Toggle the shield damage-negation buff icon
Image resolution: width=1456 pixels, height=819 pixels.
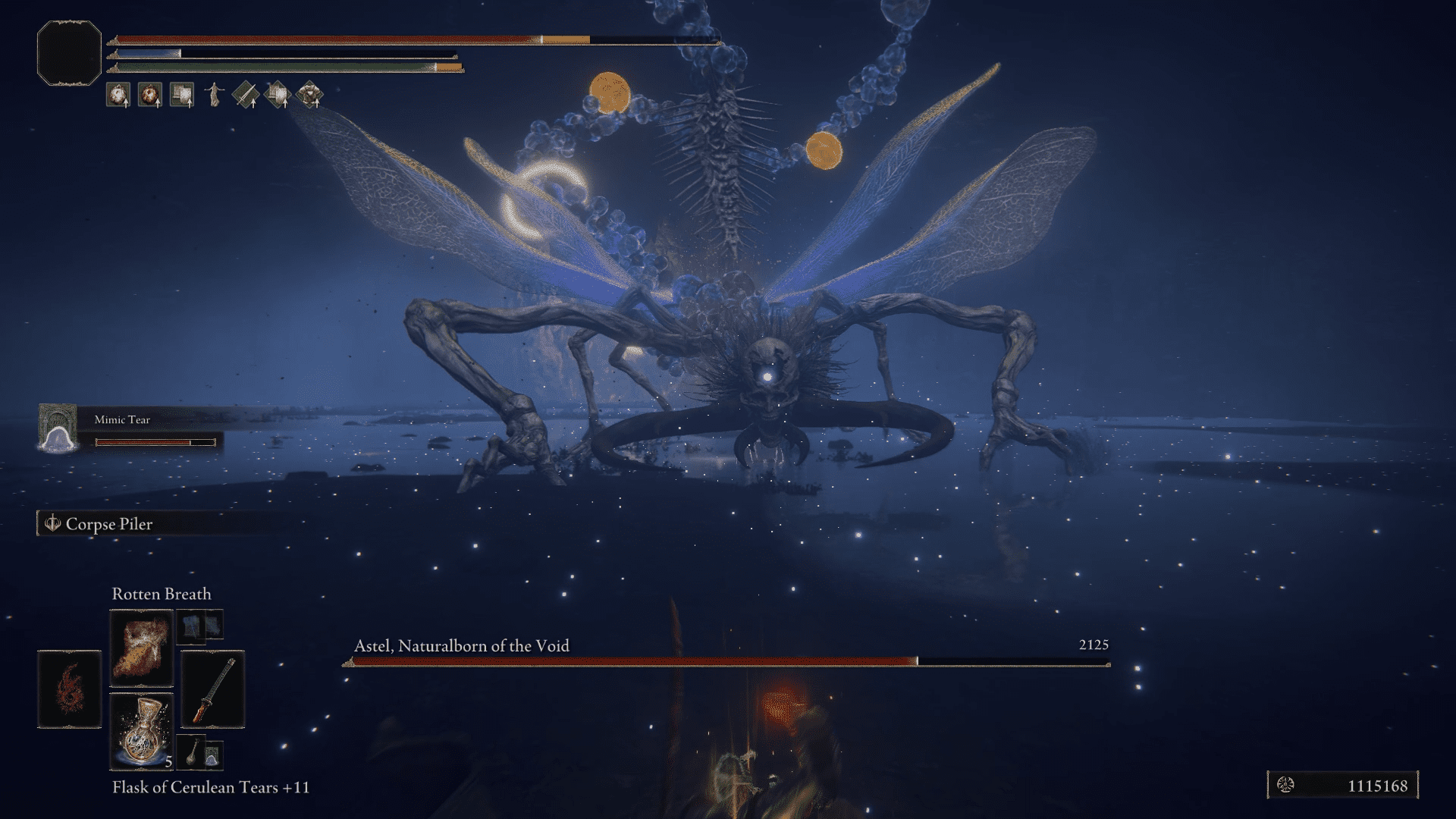pyautogui.click(x=182, y=96)
